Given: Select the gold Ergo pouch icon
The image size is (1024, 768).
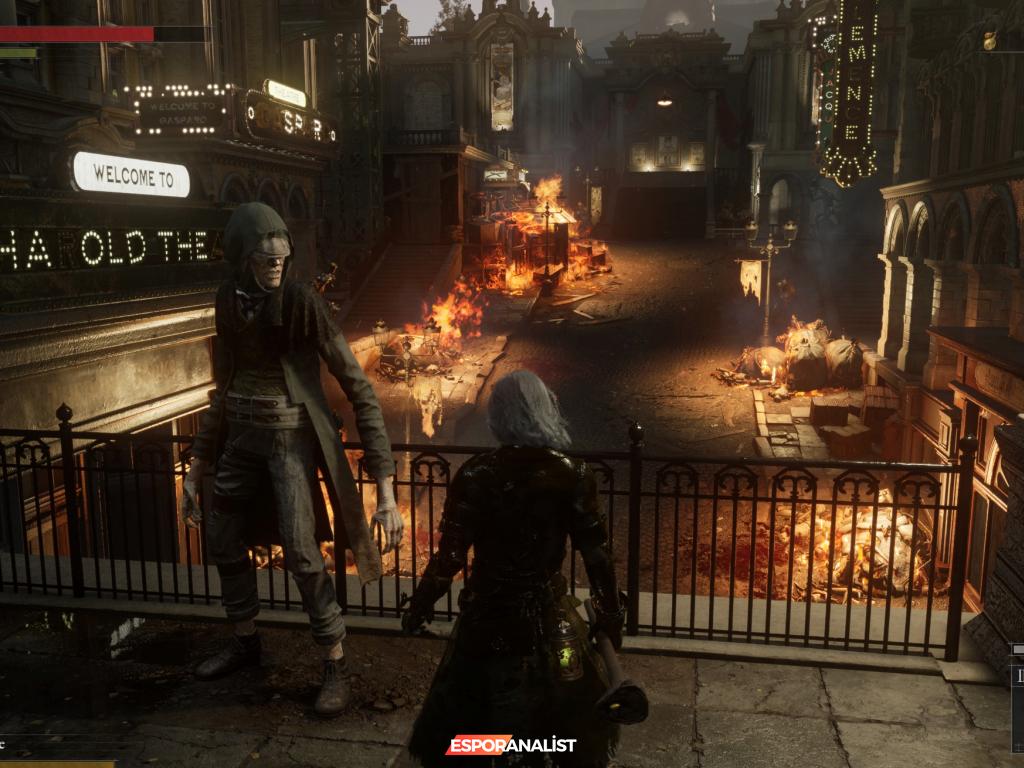Looking at the screenshot, I should 990,40.
